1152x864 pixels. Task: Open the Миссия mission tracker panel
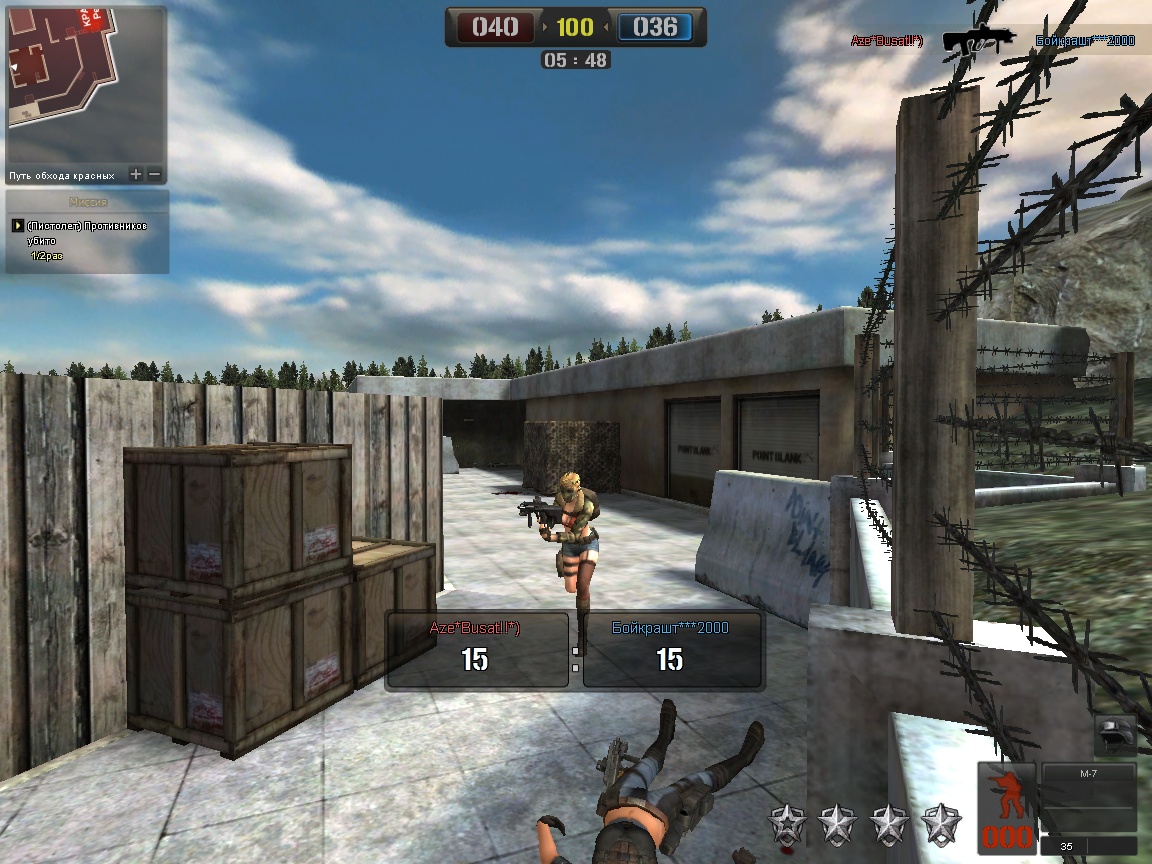pyautogui.click(x=87, y=202)
